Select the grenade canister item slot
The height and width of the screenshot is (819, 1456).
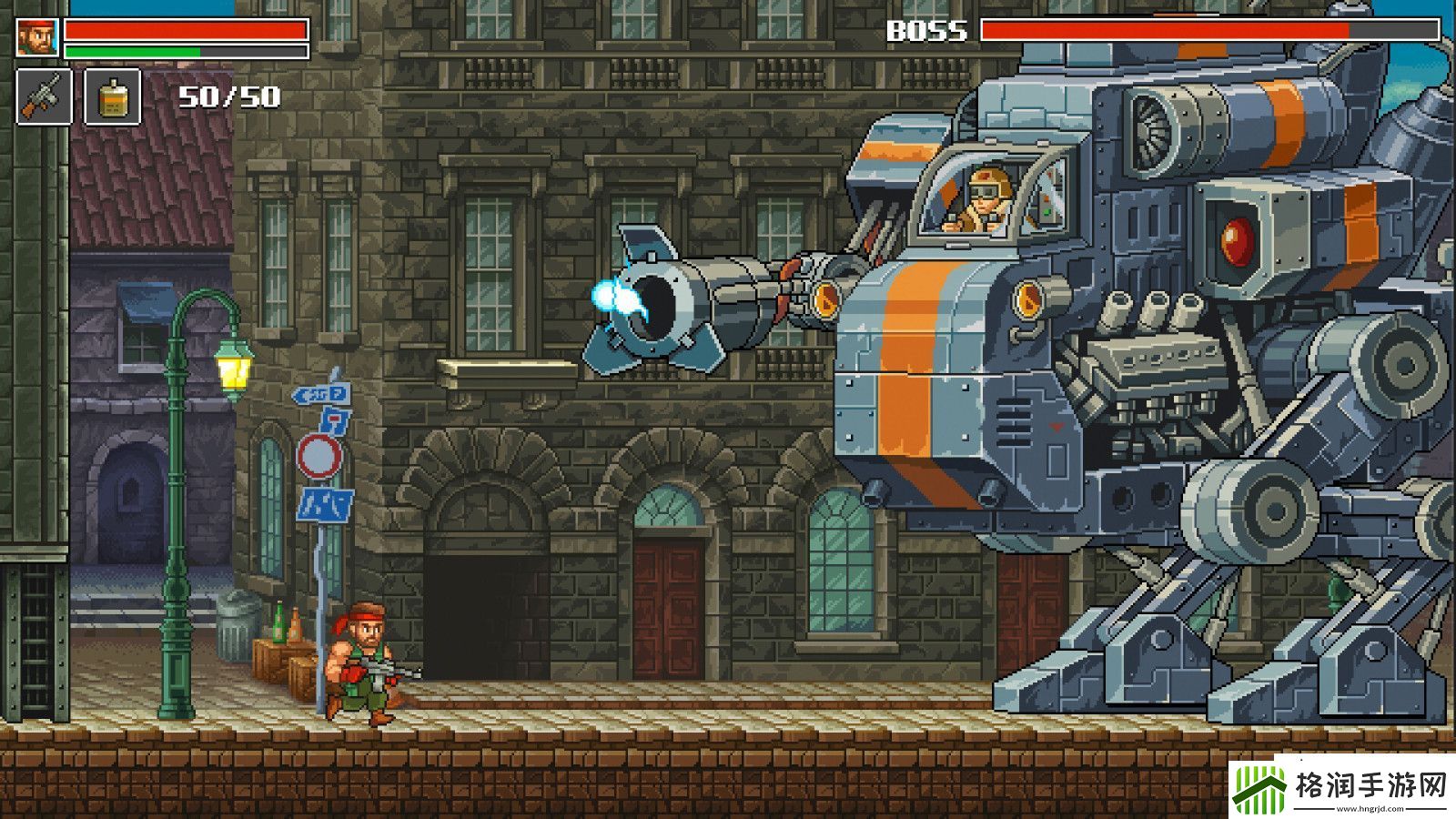113,96
